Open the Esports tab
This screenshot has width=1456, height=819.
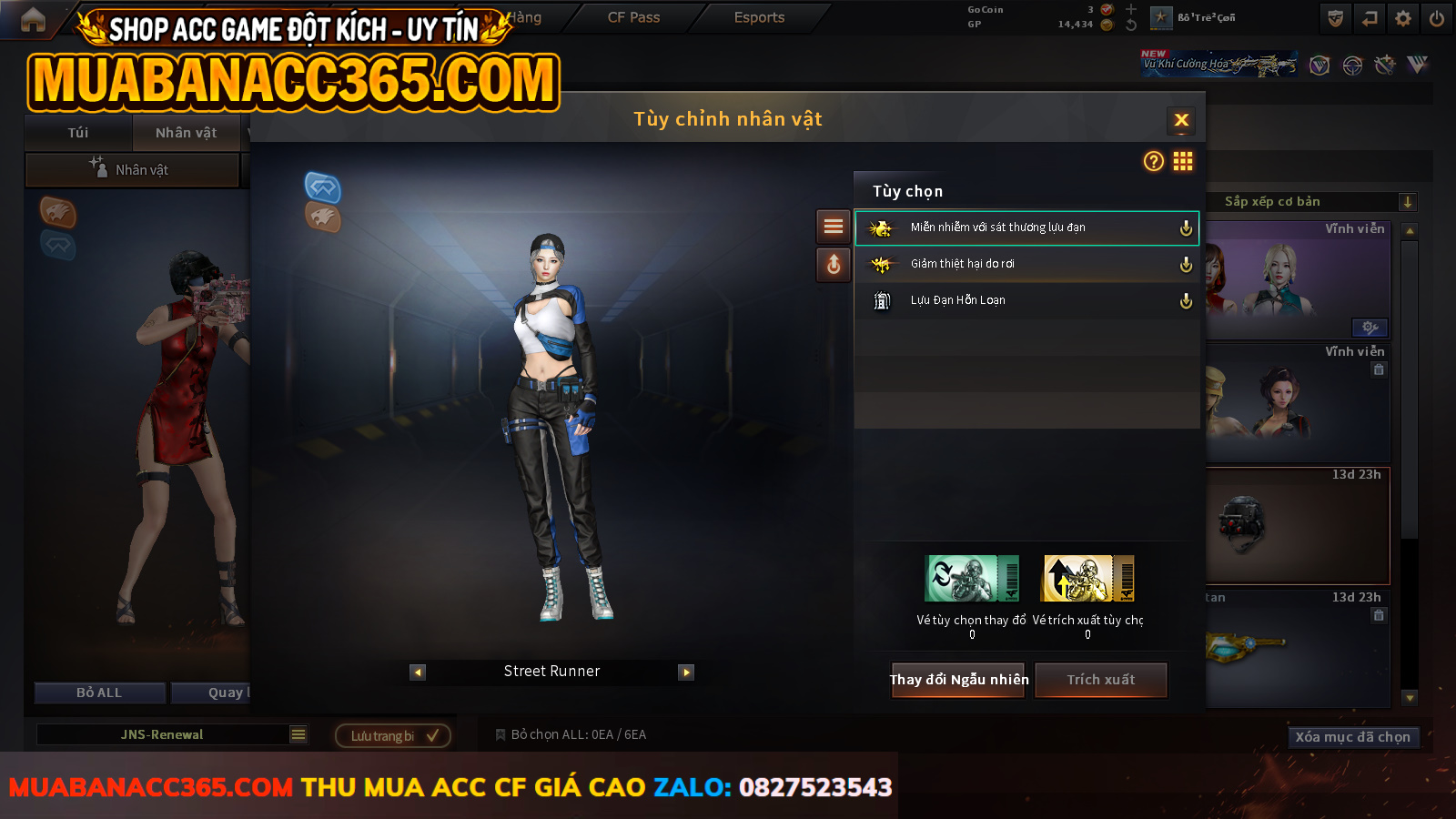click(x=759, y=17)
